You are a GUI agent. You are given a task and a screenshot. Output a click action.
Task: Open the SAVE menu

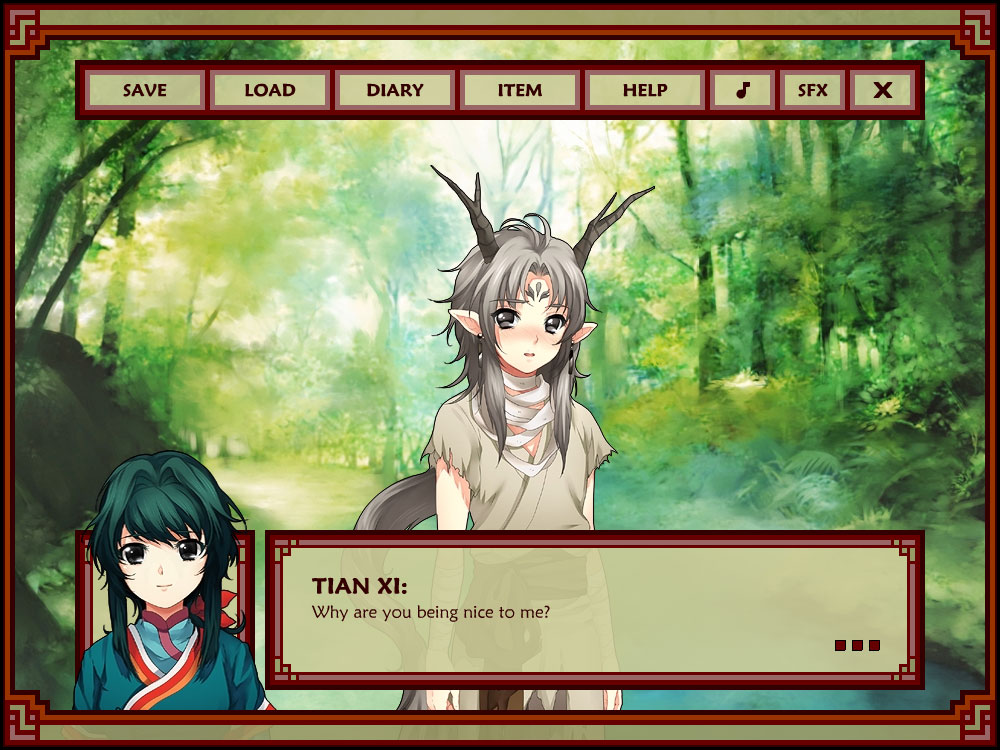pos(145,90)
